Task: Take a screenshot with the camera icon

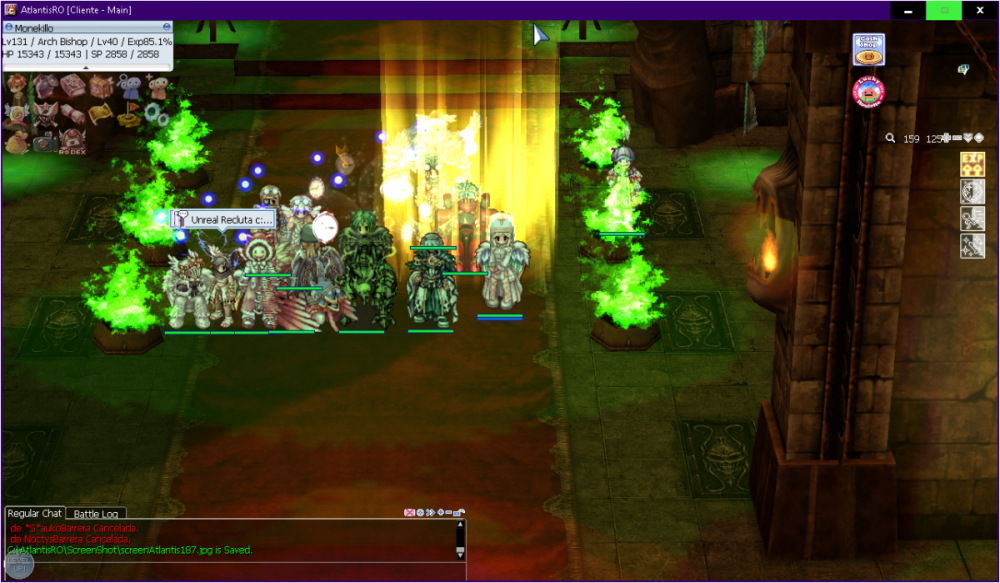Action: (x=46, y=143)
